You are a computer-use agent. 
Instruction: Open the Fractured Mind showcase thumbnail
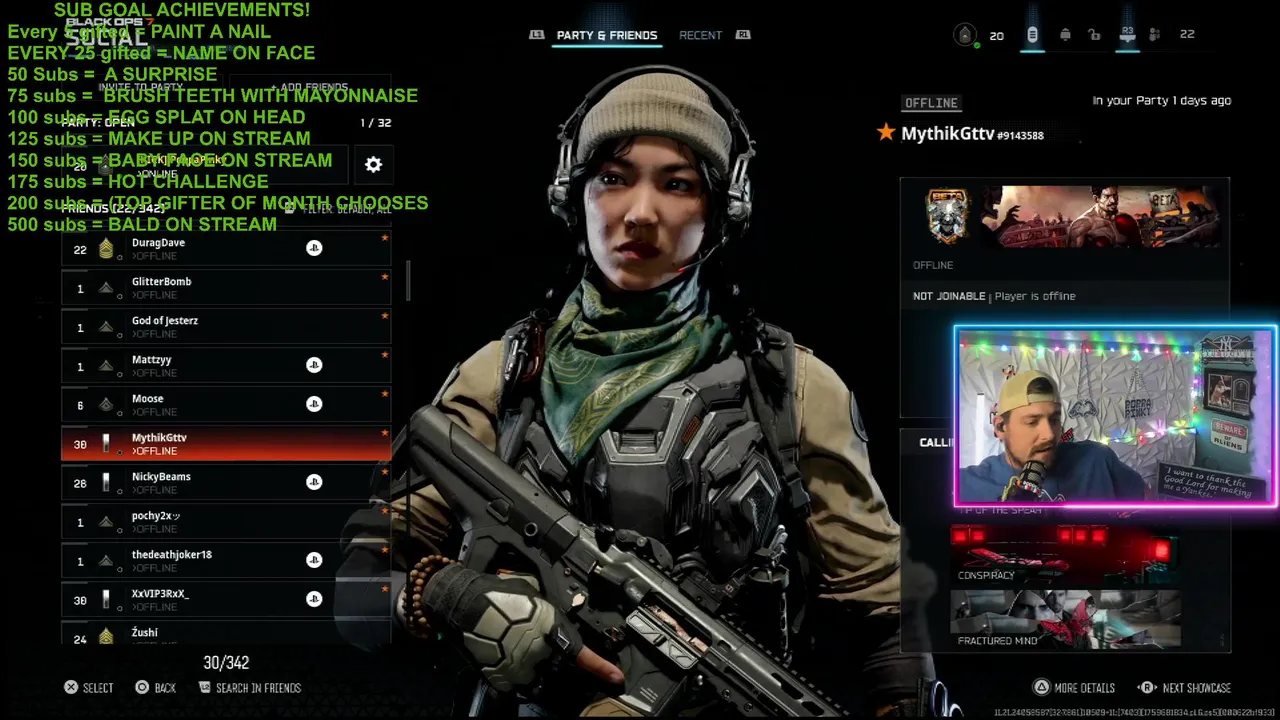(x=1064, y=619)
